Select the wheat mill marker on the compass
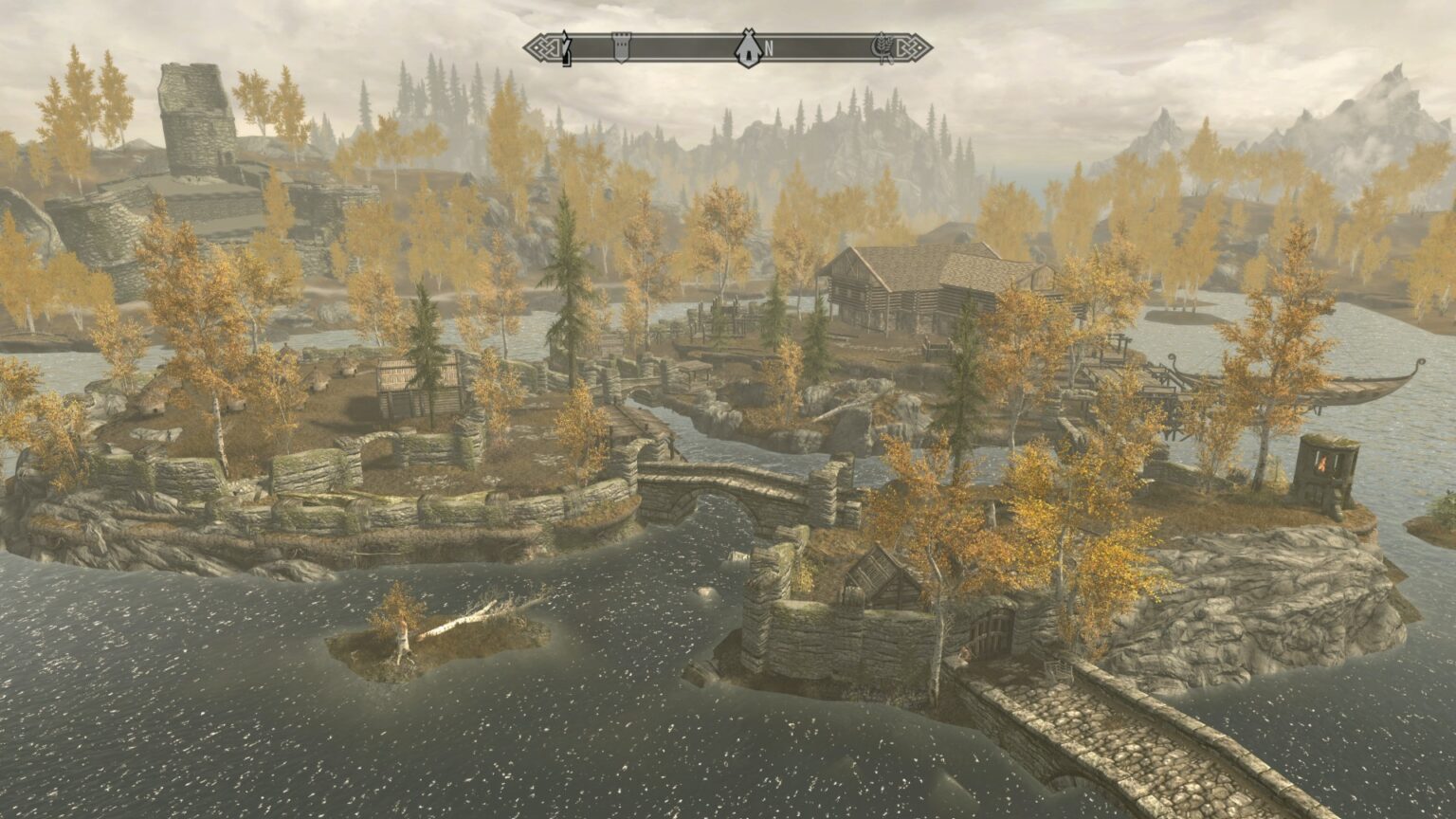The image size is (1456, 819). click(884, 45)
